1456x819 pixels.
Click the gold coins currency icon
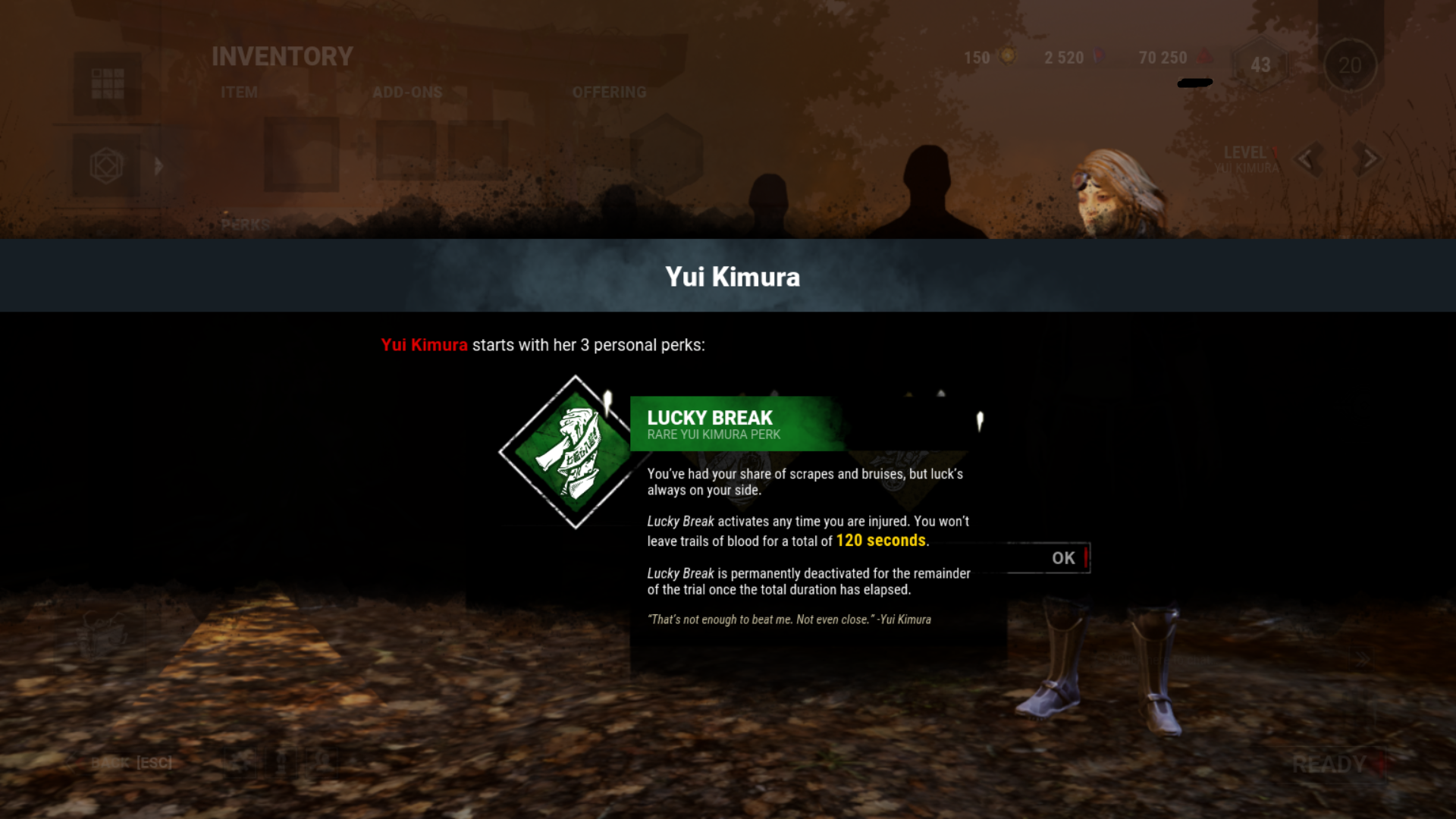[x=1006, y=58]
